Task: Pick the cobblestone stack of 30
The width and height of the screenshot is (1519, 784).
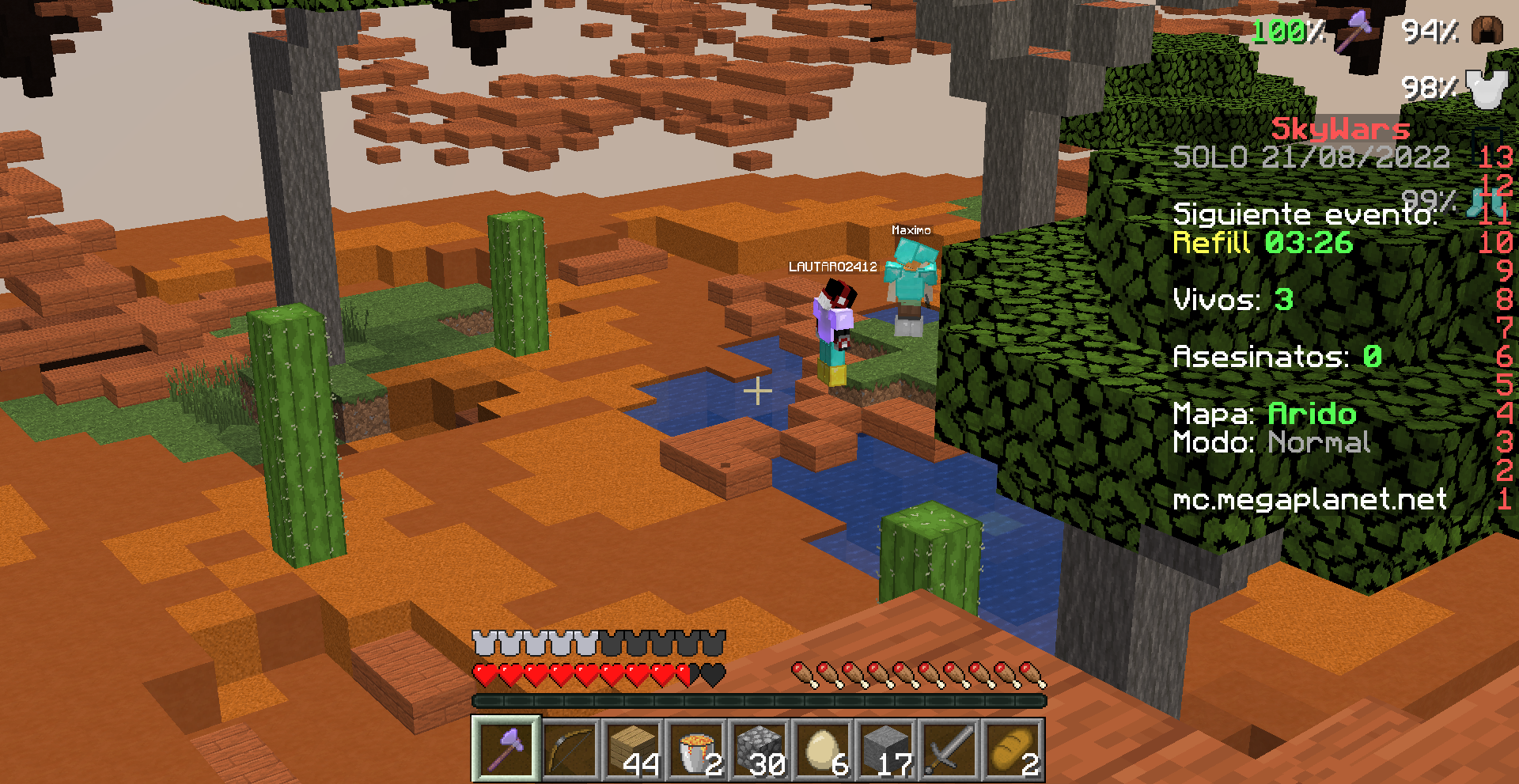Action: coord(759,749)
